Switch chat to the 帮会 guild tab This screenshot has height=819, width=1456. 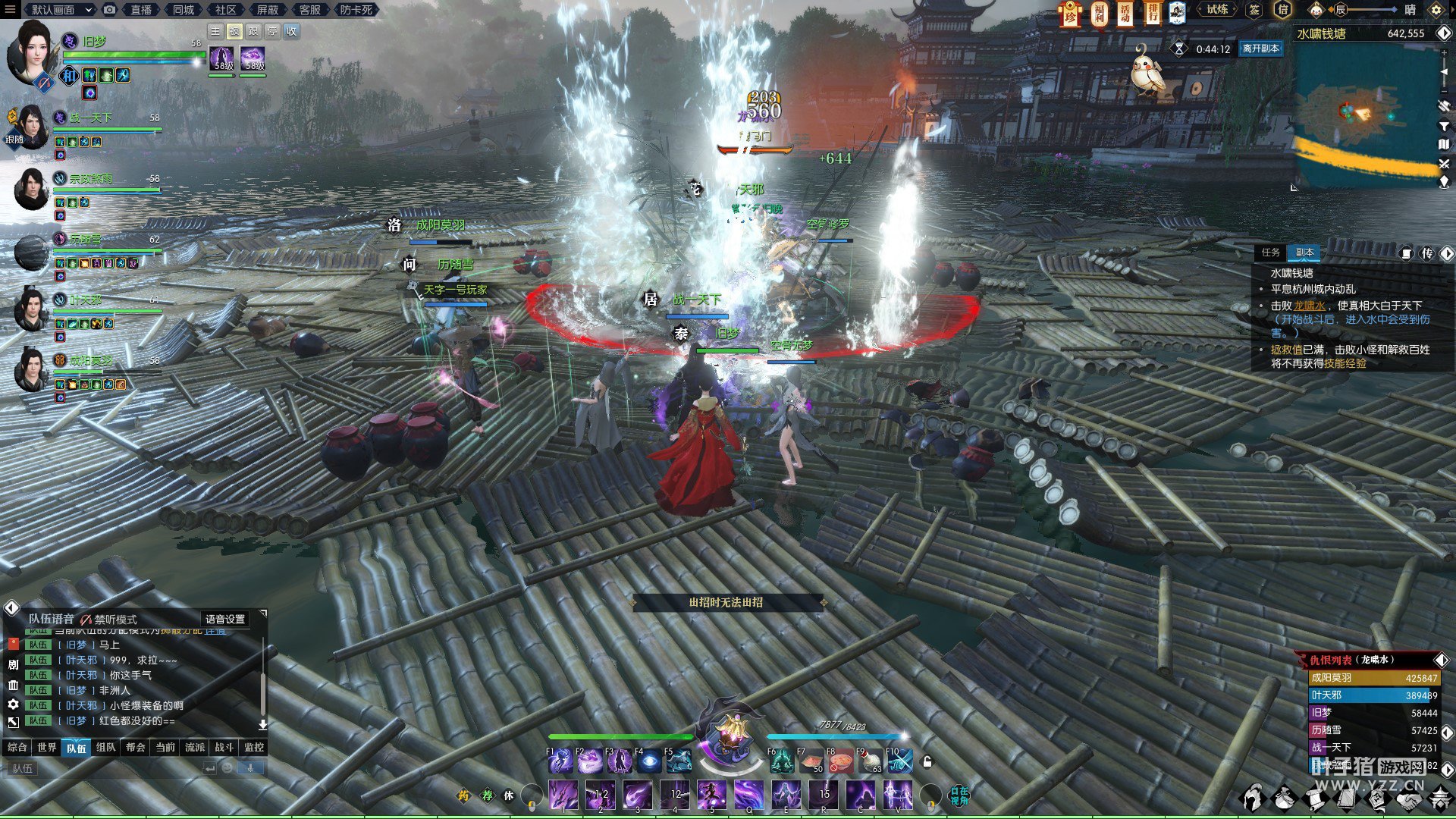coord(136,747)
